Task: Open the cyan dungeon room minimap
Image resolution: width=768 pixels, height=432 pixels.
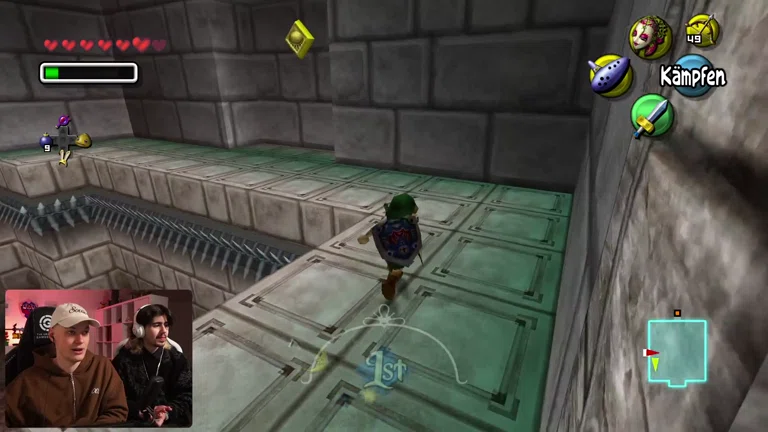Action: (676, 352)
